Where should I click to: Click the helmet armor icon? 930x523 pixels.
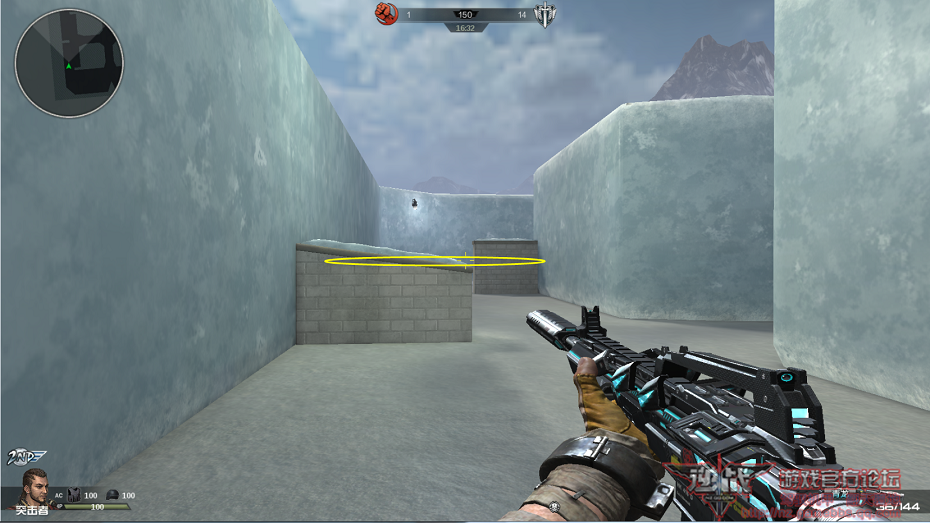click(x=112, y=495)
